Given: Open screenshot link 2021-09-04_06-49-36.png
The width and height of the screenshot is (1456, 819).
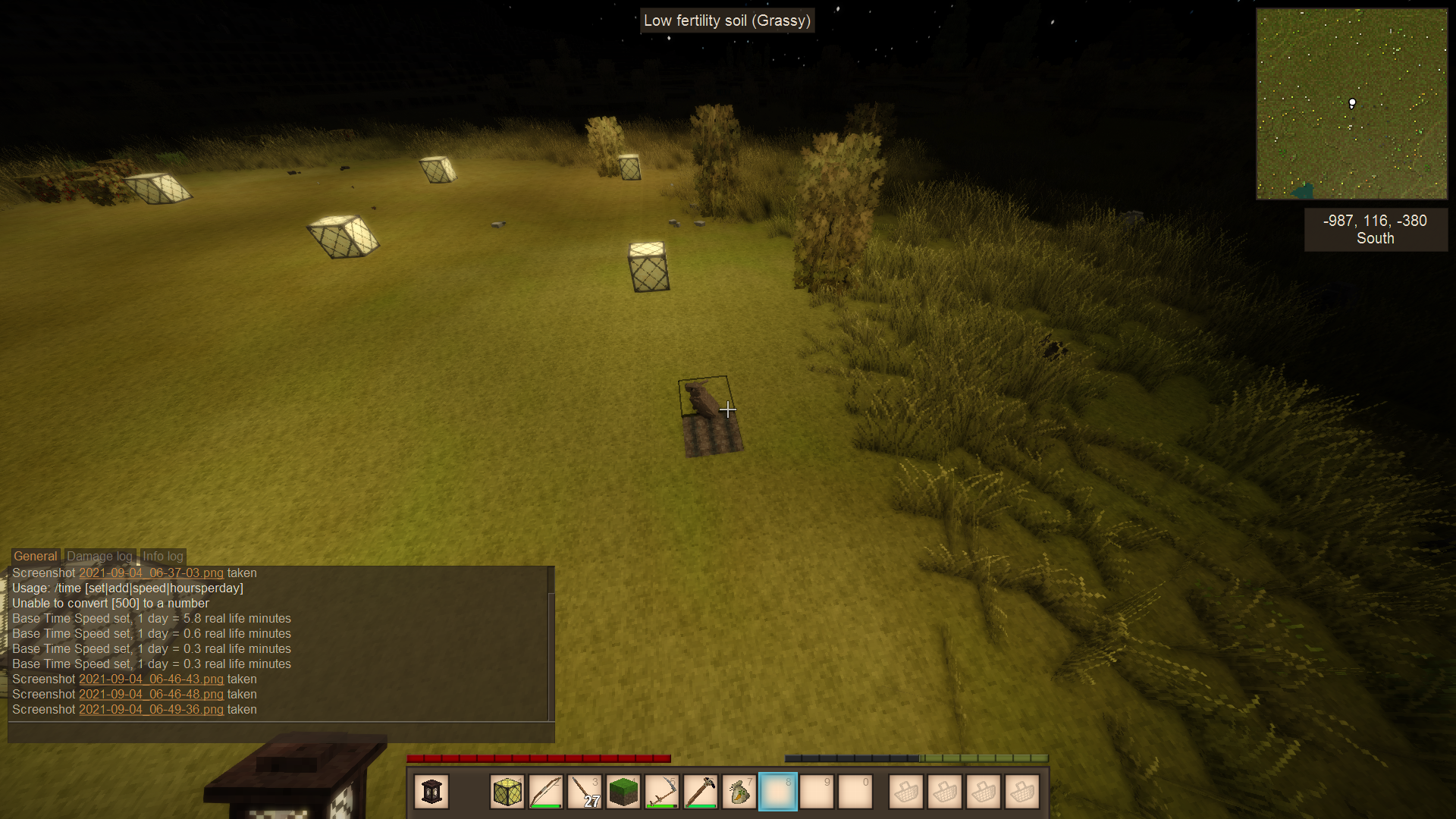Looking at the screenshot, I should coord(151,710).
